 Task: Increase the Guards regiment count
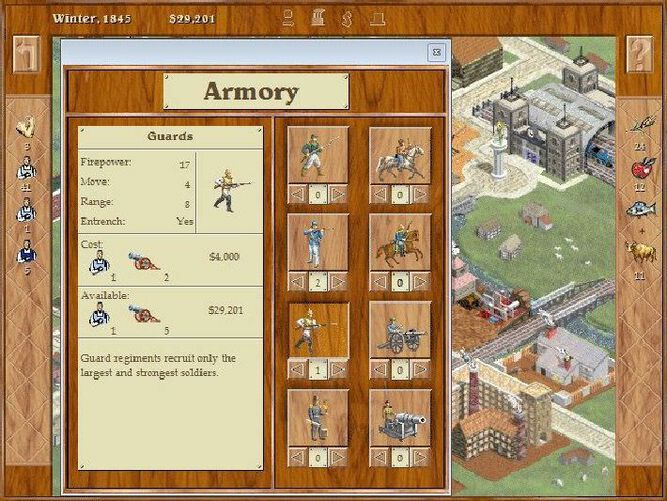[339, 370]
